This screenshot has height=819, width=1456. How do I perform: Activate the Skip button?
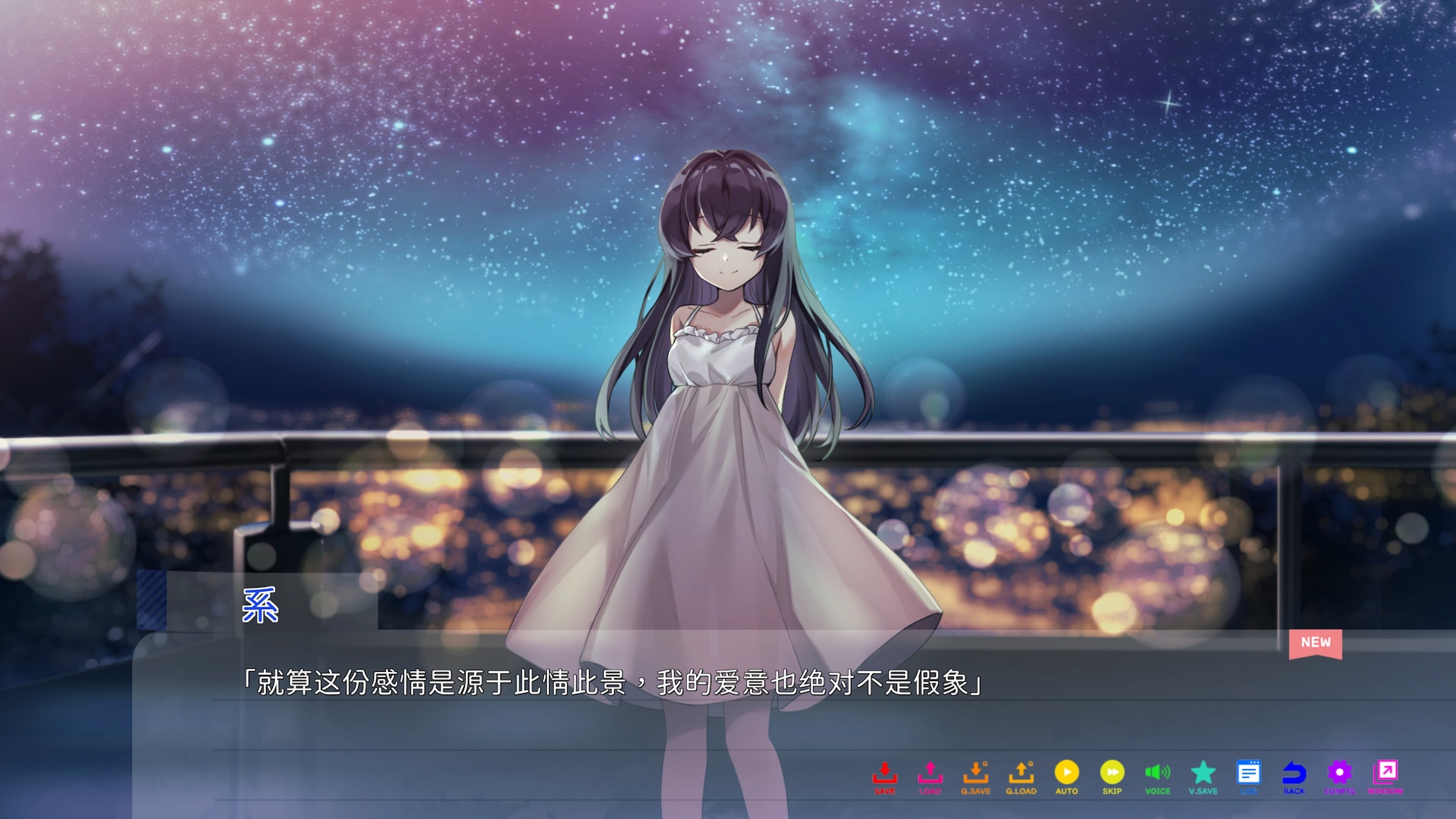[x=1112, y=776]
